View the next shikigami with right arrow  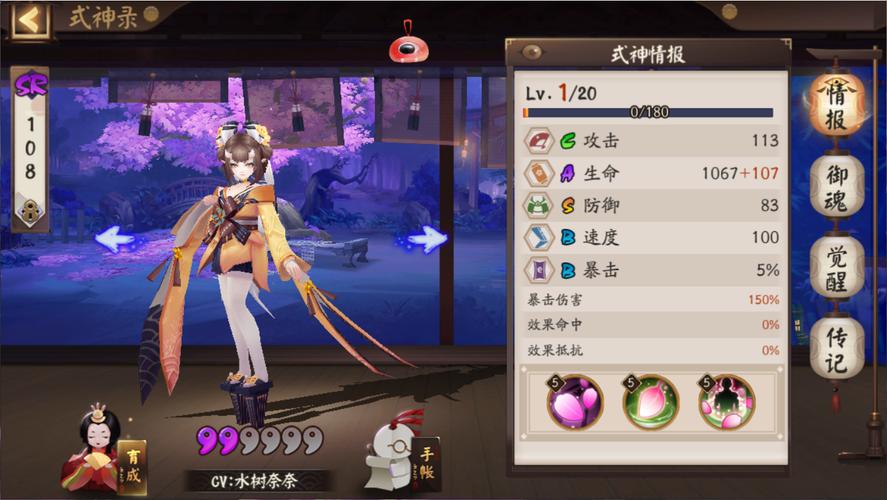(428, 238)
